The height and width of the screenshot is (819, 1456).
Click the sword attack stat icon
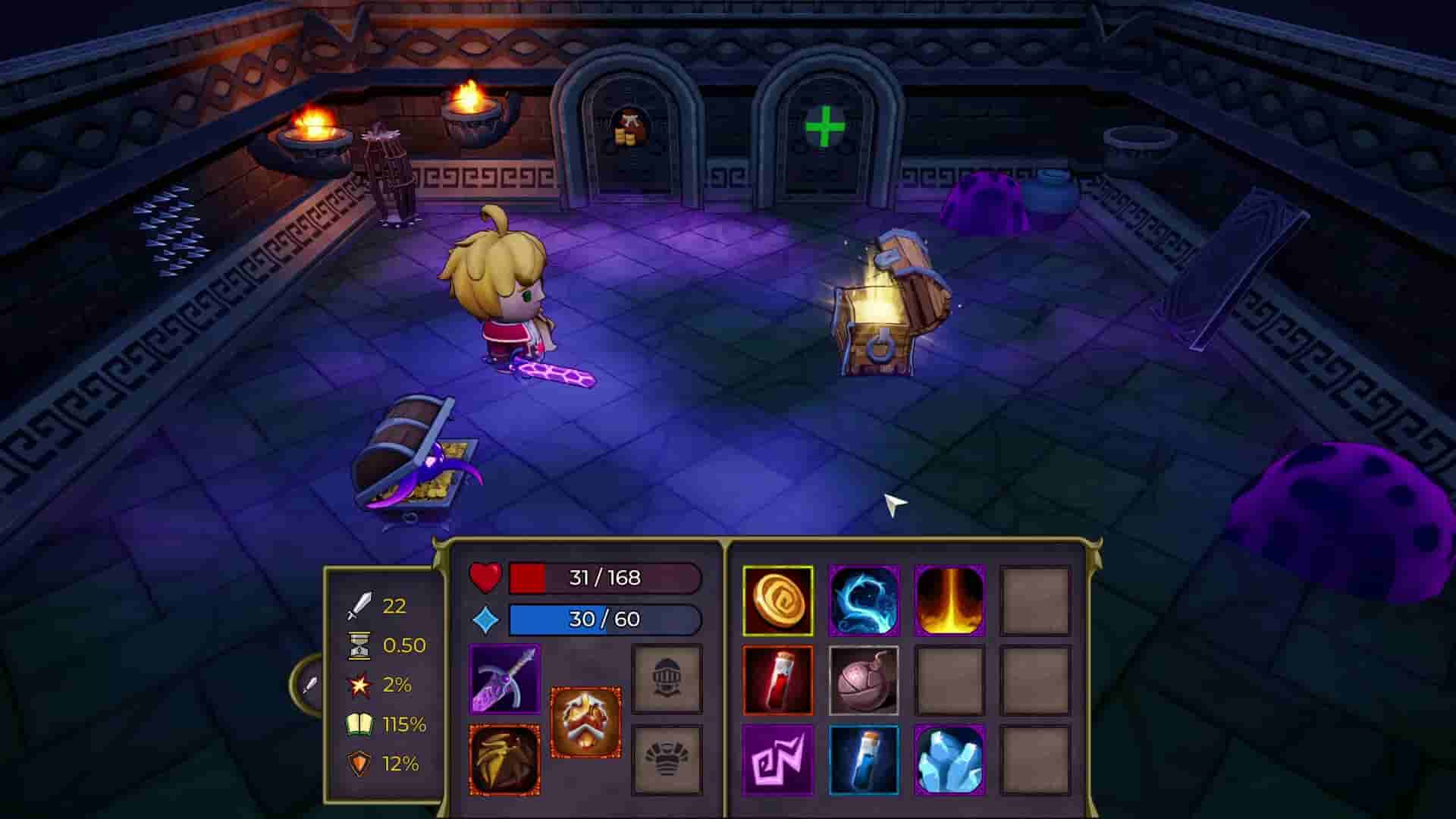pos(359,607)
